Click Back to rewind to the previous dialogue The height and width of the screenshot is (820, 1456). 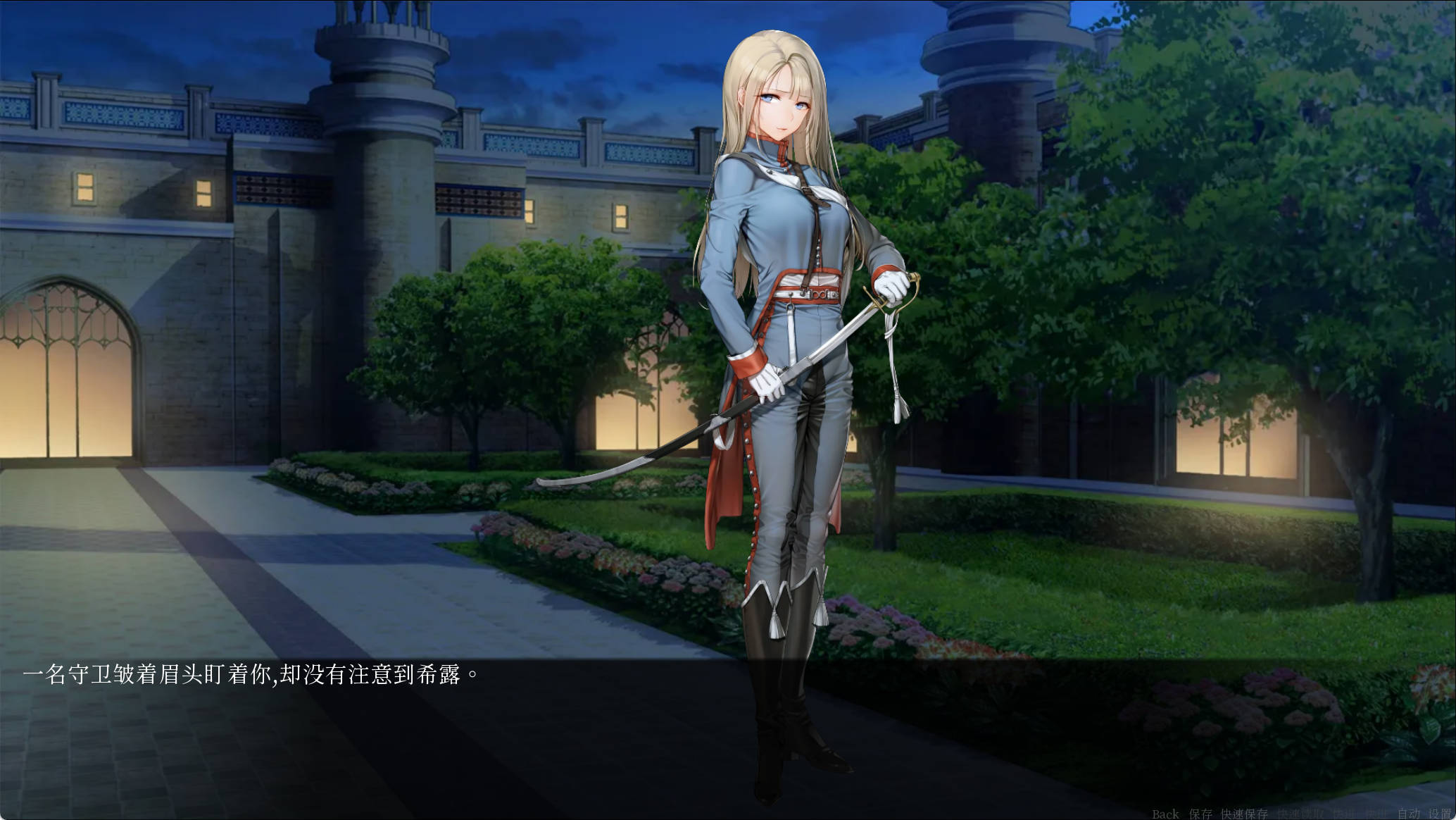point(1165,812)
